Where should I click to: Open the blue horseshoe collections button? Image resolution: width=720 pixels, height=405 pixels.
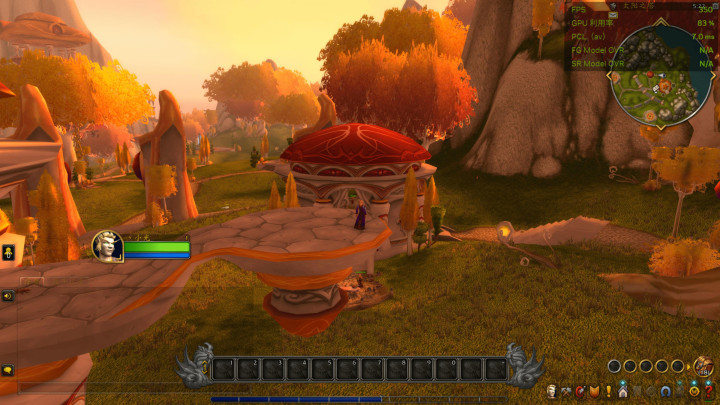pos(665,391)
